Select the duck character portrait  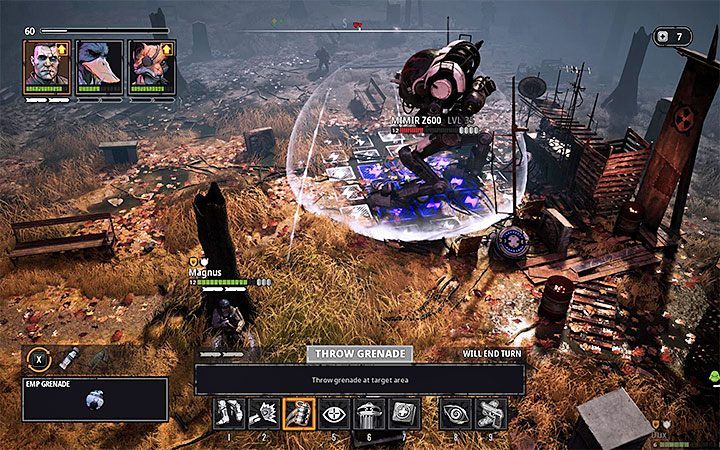point(99,66)
